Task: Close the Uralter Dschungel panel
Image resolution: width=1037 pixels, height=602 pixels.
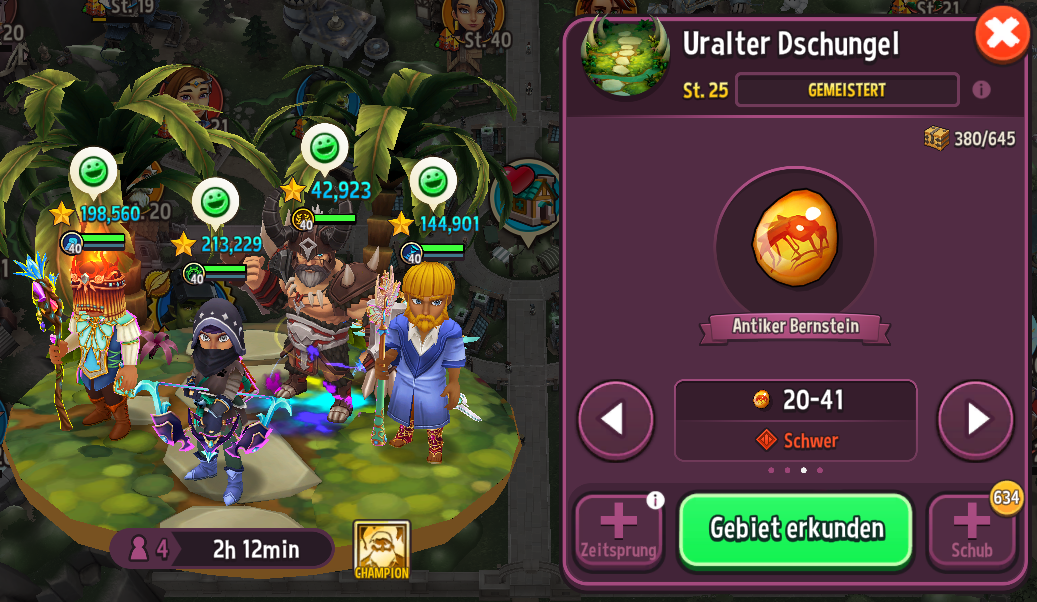Action: 1002,36
